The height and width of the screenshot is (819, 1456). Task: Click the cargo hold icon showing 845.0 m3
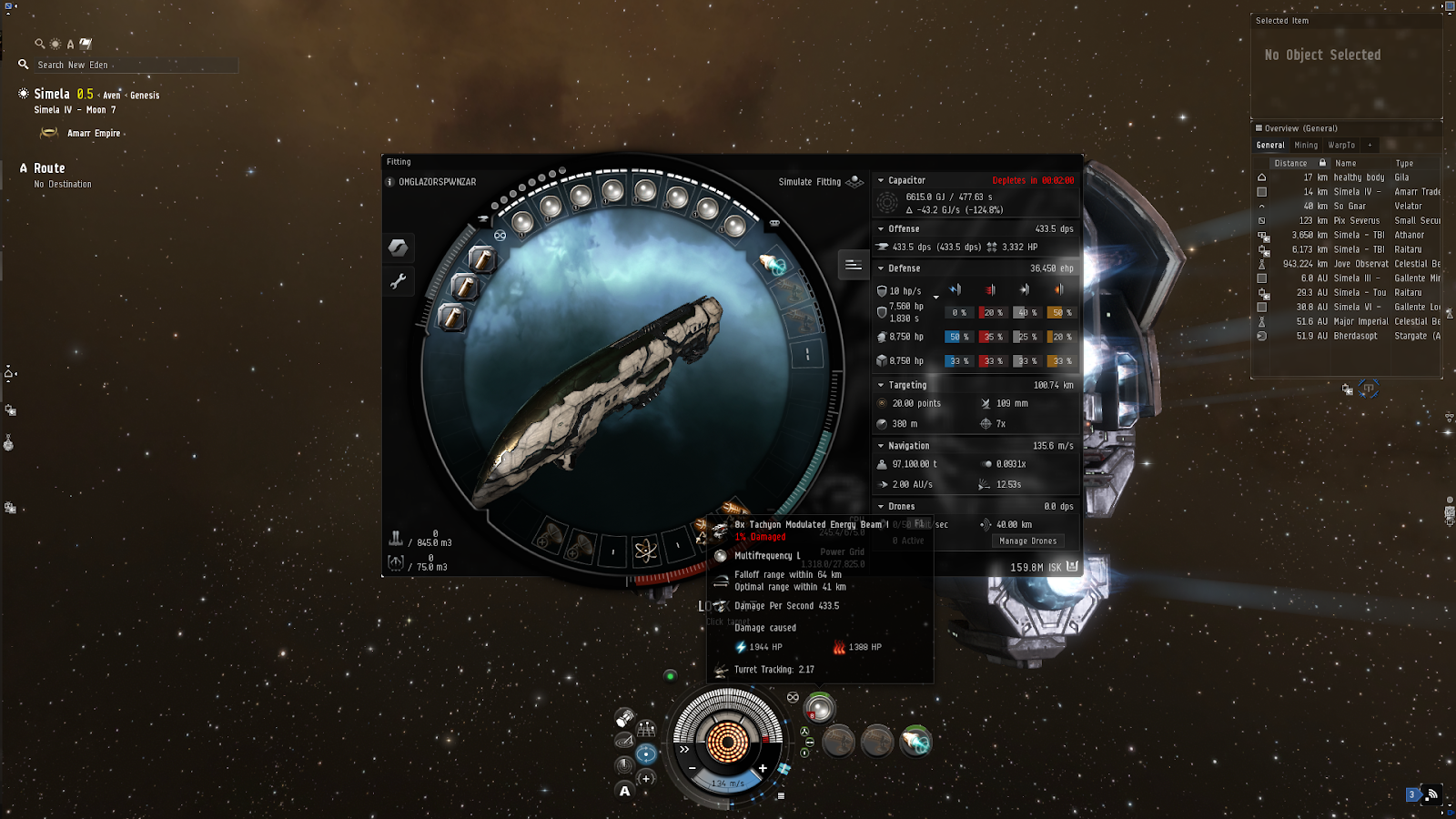pyautogui.click(x=398, y=539)
